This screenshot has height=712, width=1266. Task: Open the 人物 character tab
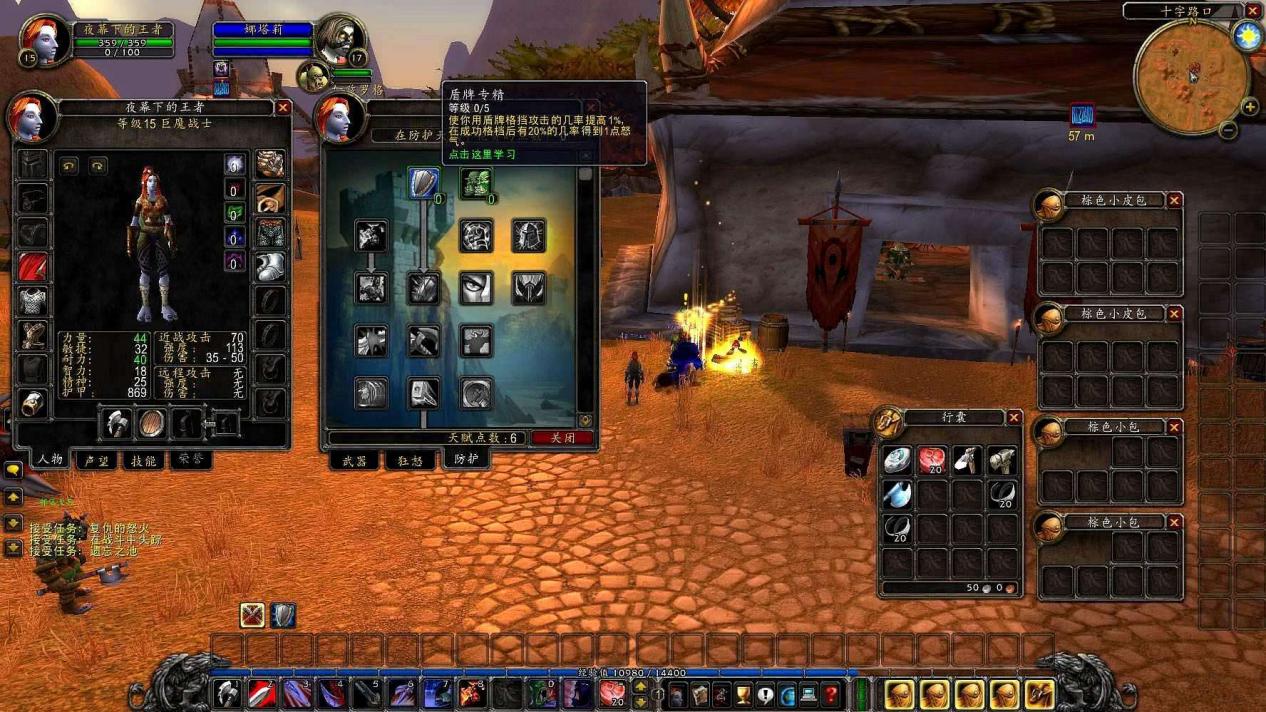coord(50,461)
